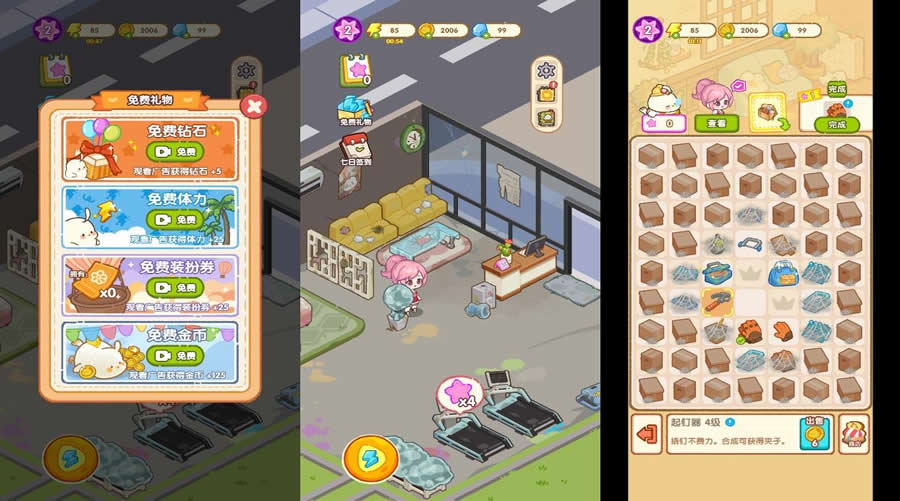Screen dimensions: 900x501
Task: Exit the merge board with red arrow
Action: coord(648,433)
